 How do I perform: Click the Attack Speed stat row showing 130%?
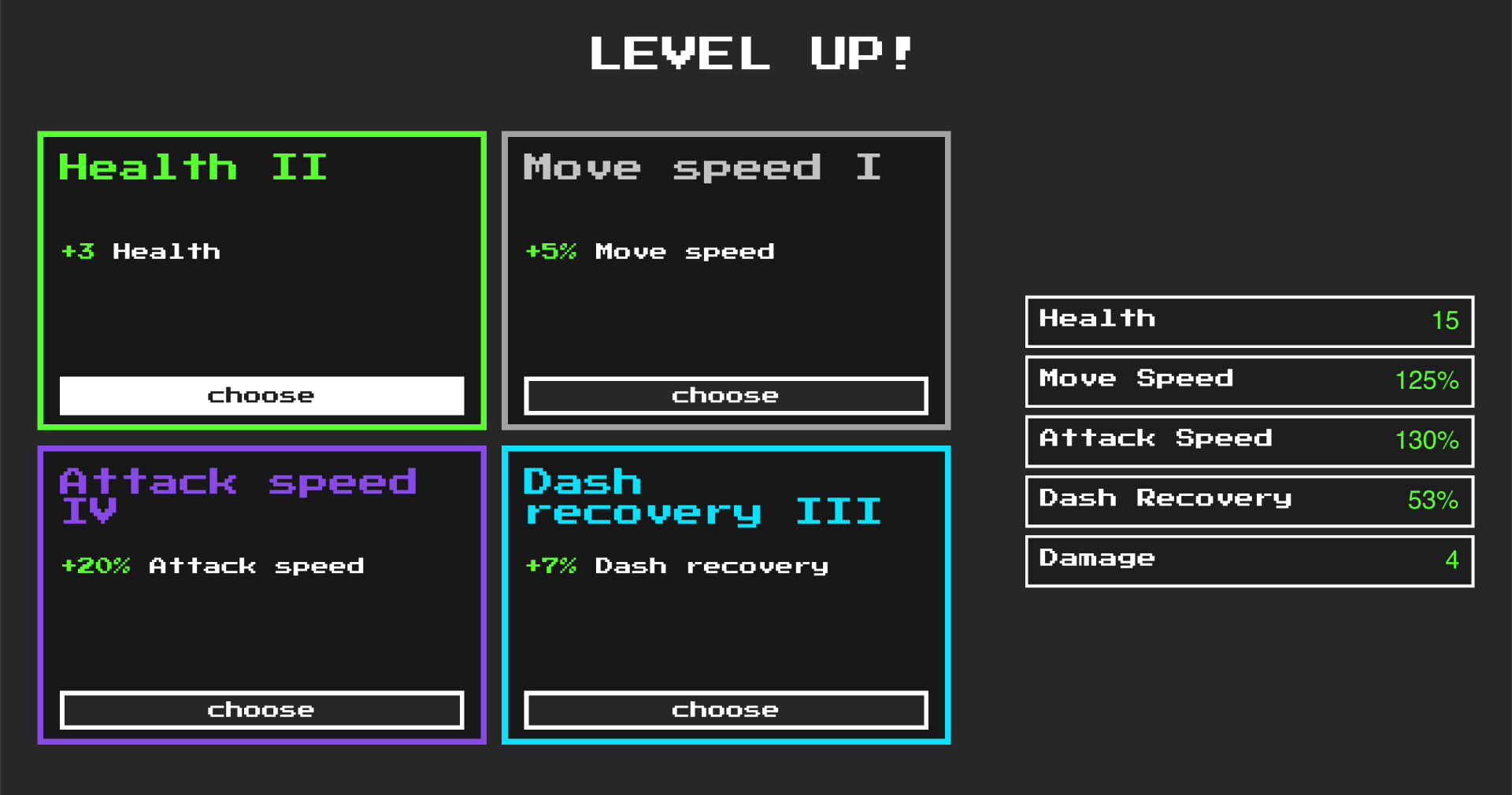pos(1248,441)
